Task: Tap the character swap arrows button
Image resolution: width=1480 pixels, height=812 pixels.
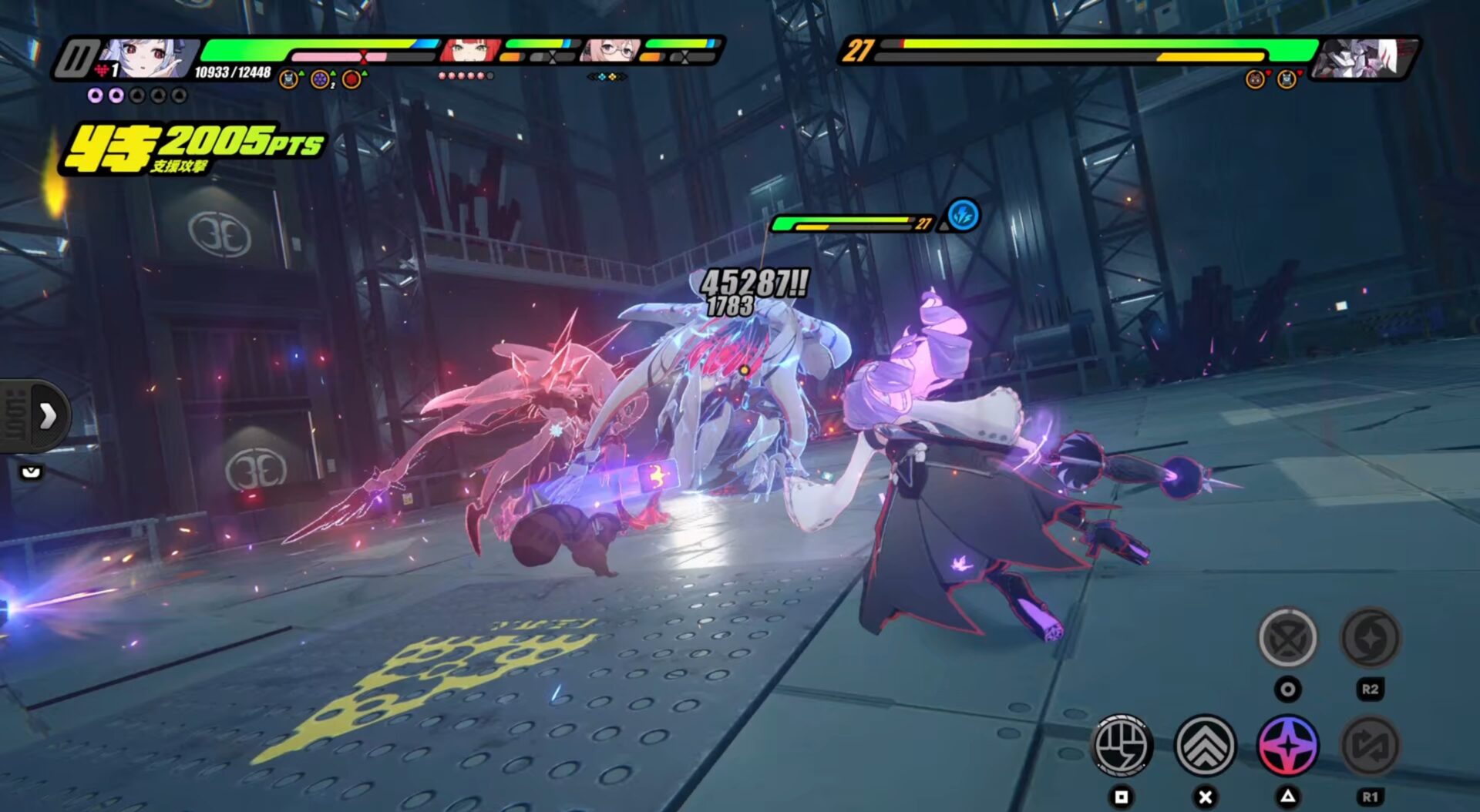Action: pyautogui.click(x=1370, y=745)
